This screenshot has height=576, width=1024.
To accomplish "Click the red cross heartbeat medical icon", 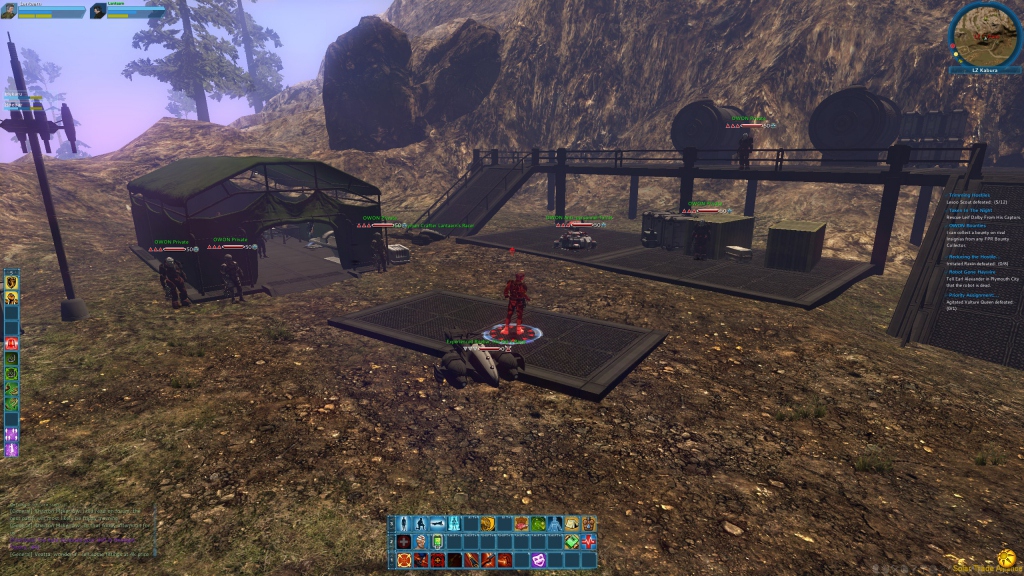I will [x=588, y=542].
